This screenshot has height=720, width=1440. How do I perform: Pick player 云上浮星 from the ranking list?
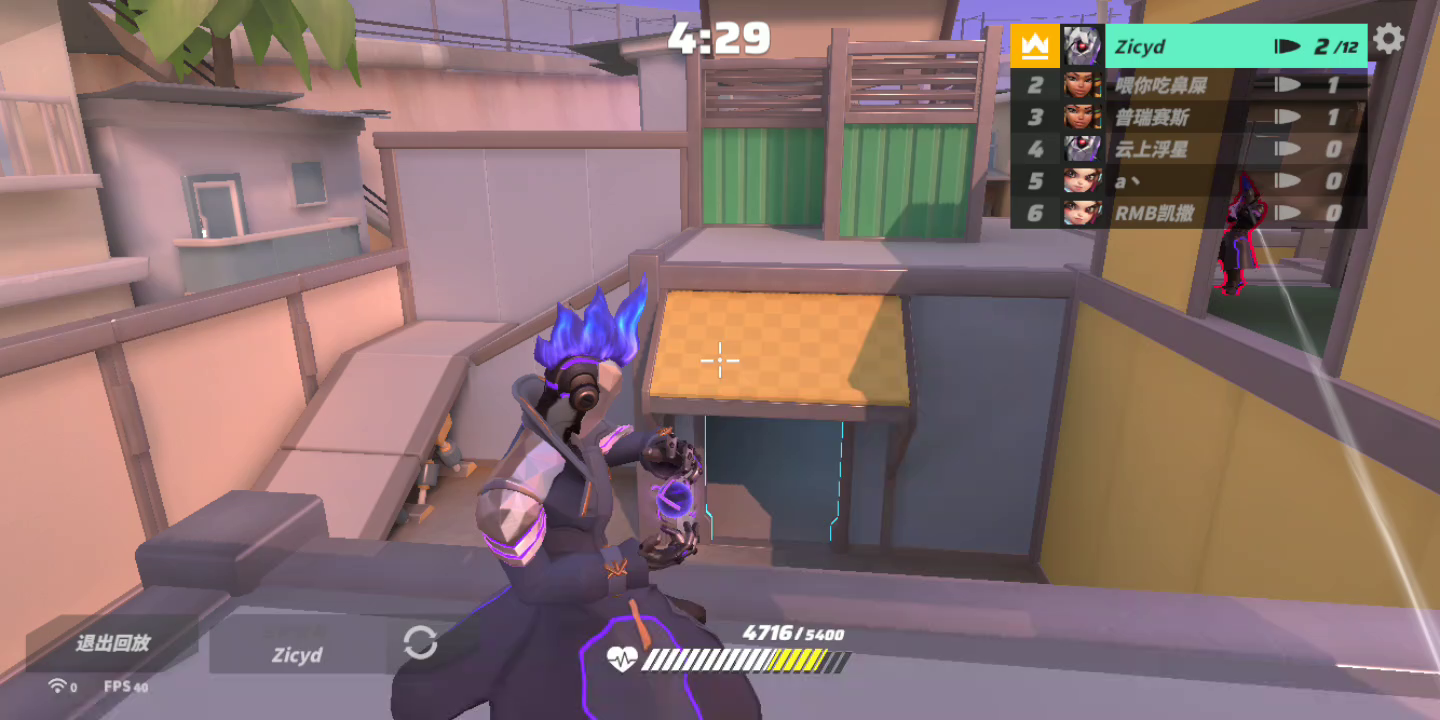(x=1188, y=149)
